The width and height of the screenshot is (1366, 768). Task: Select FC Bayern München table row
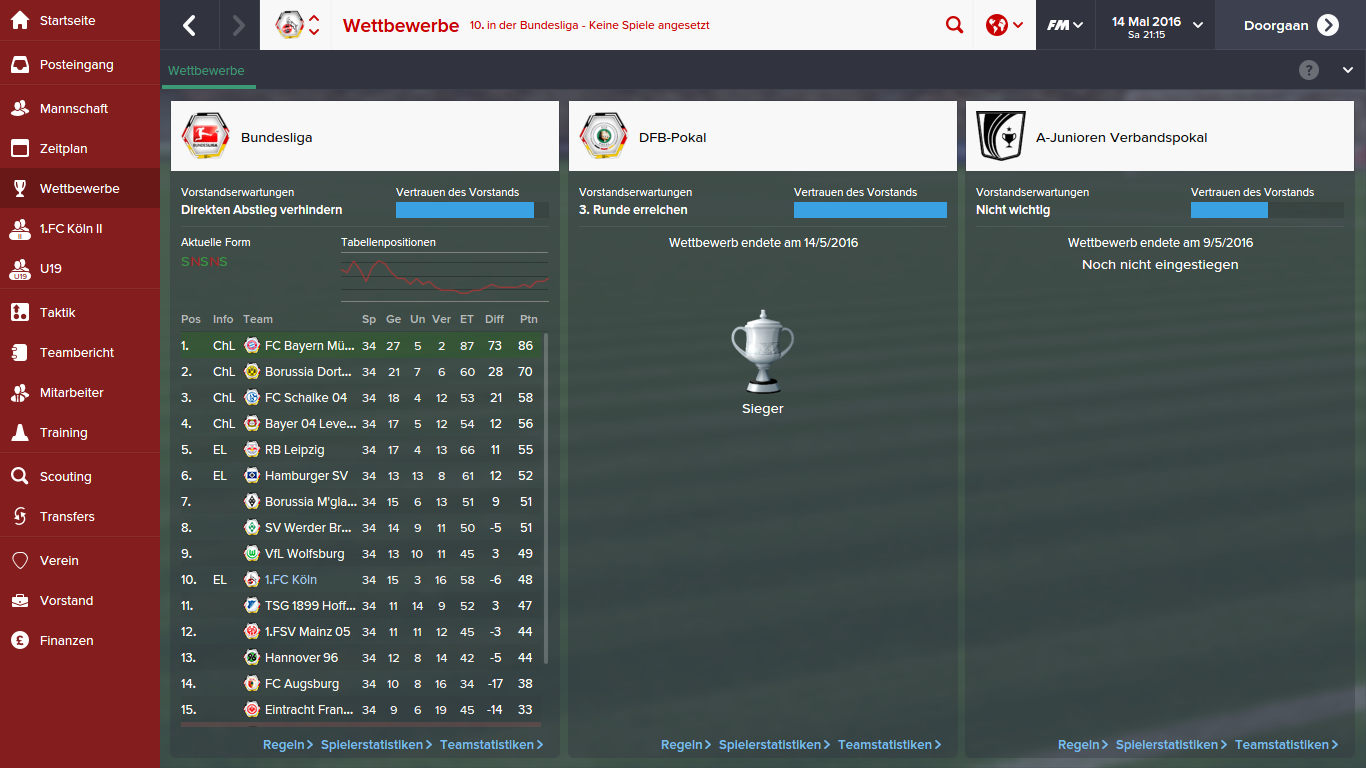pos(310,346)
